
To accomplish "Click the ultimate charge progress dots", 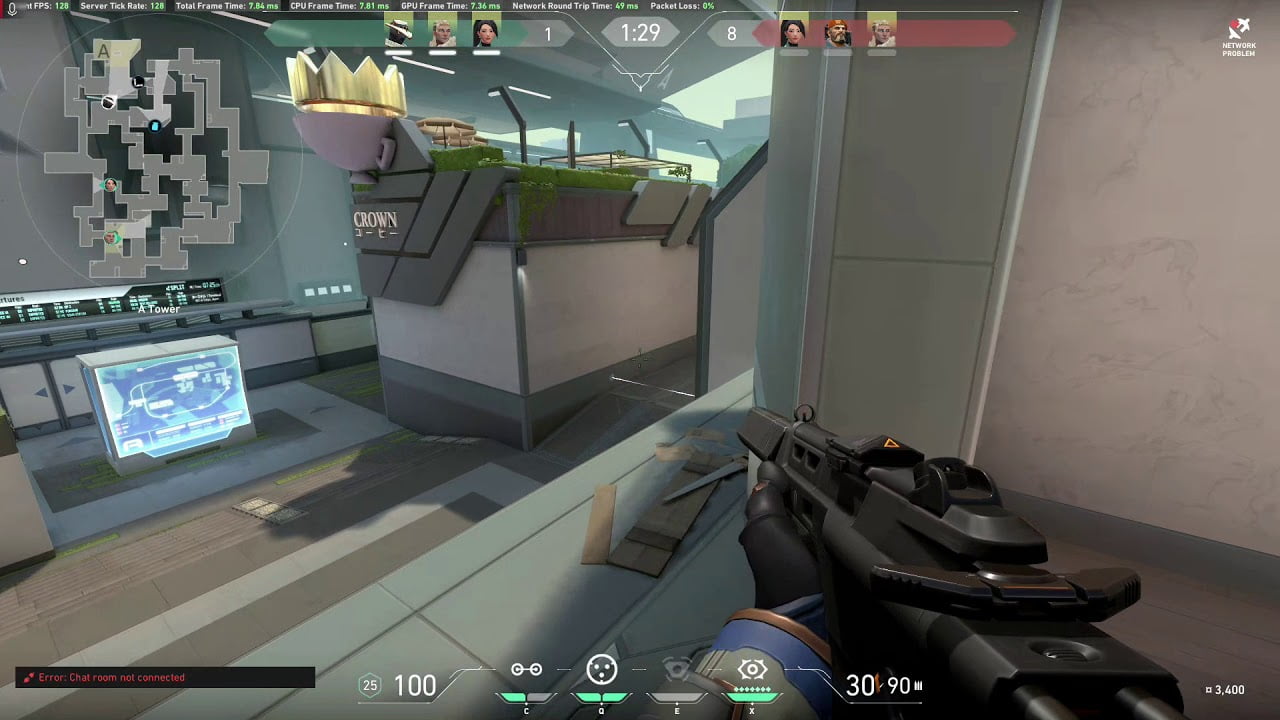I will pos(752,688).
